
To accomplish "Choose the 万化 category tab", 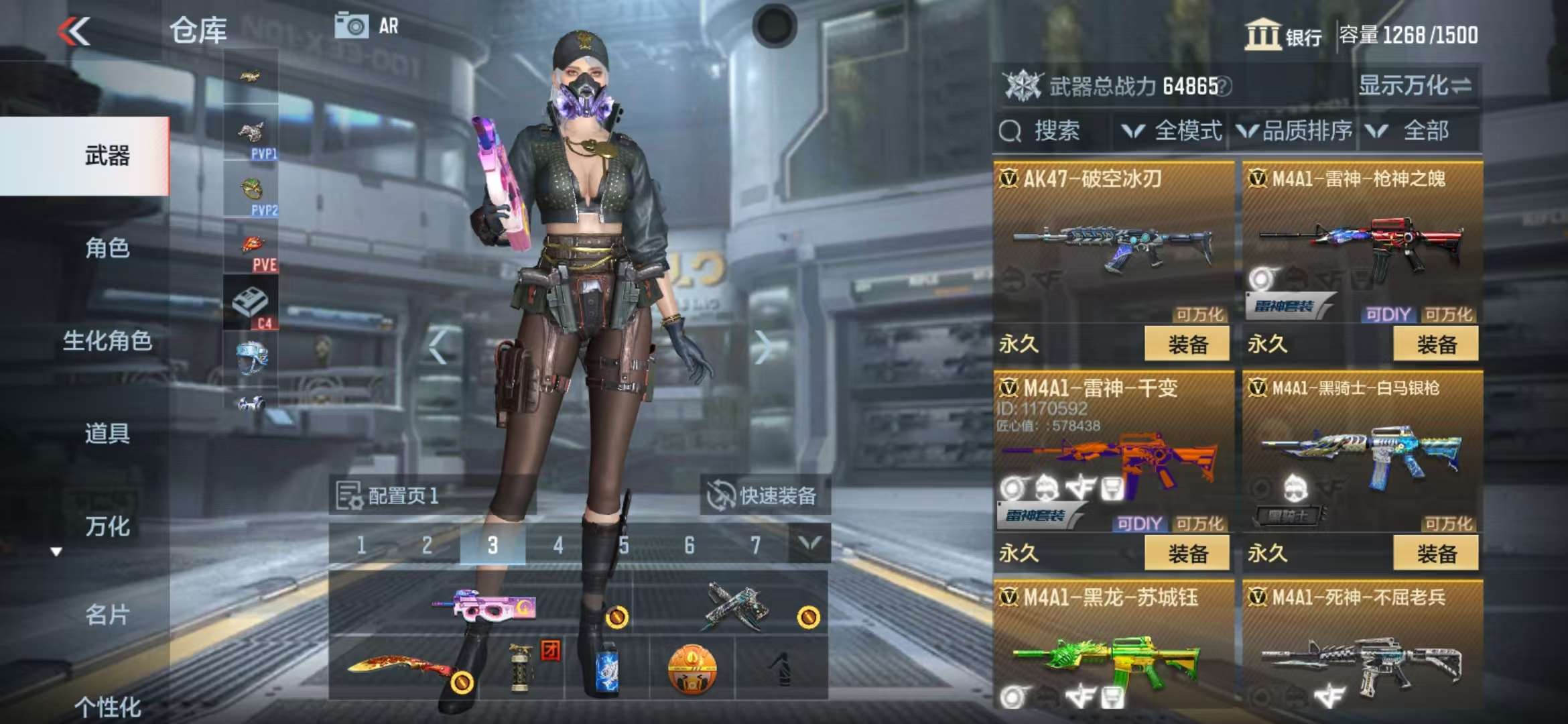I will point(107,526).
